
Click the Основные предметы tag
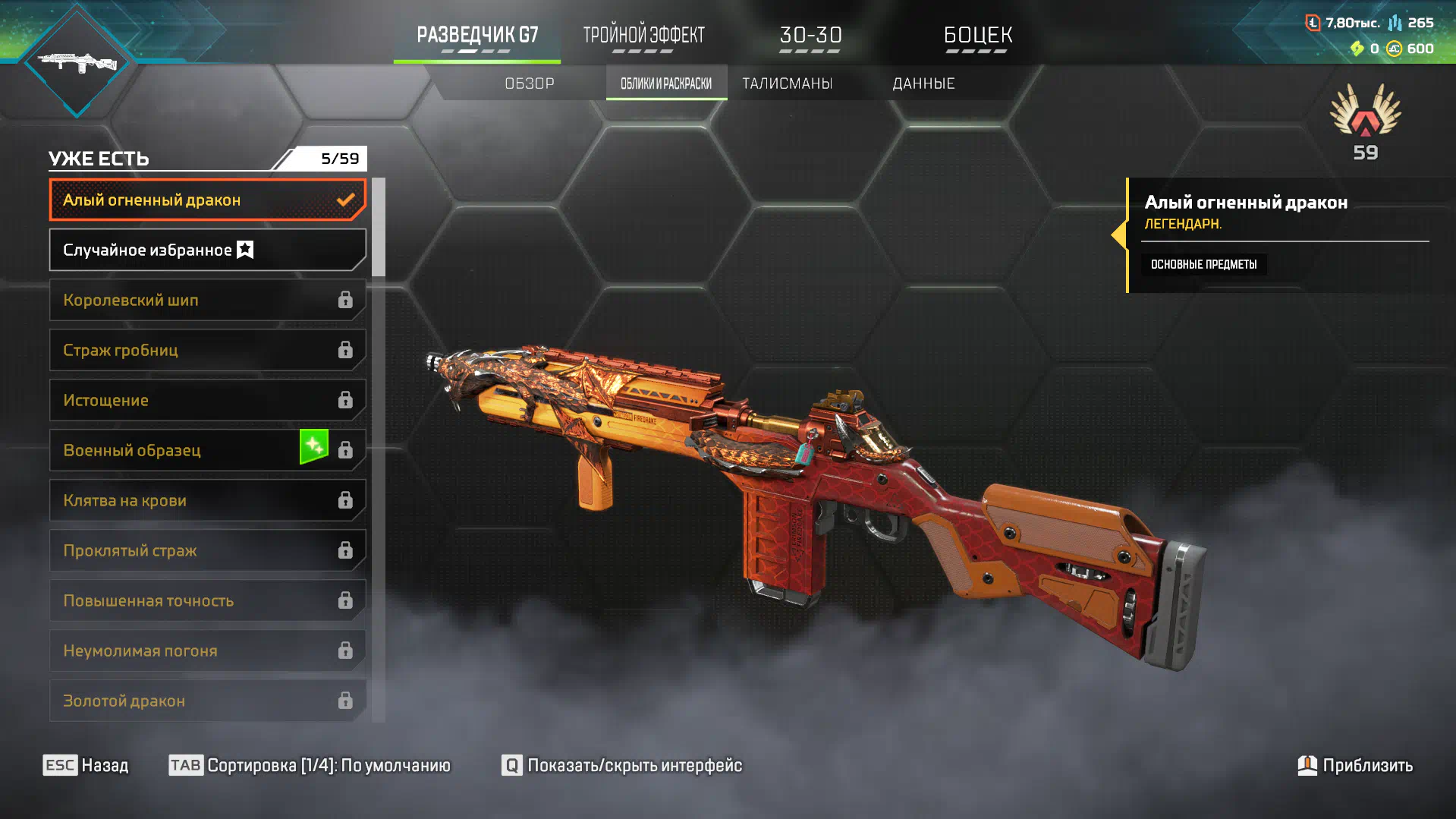point(1203,264)
